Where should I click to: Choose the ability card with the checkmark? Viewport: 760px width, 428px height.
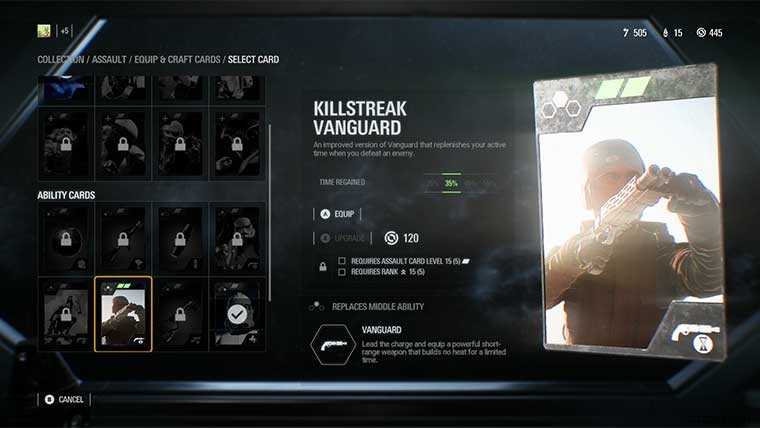click(x=237, y=314)
